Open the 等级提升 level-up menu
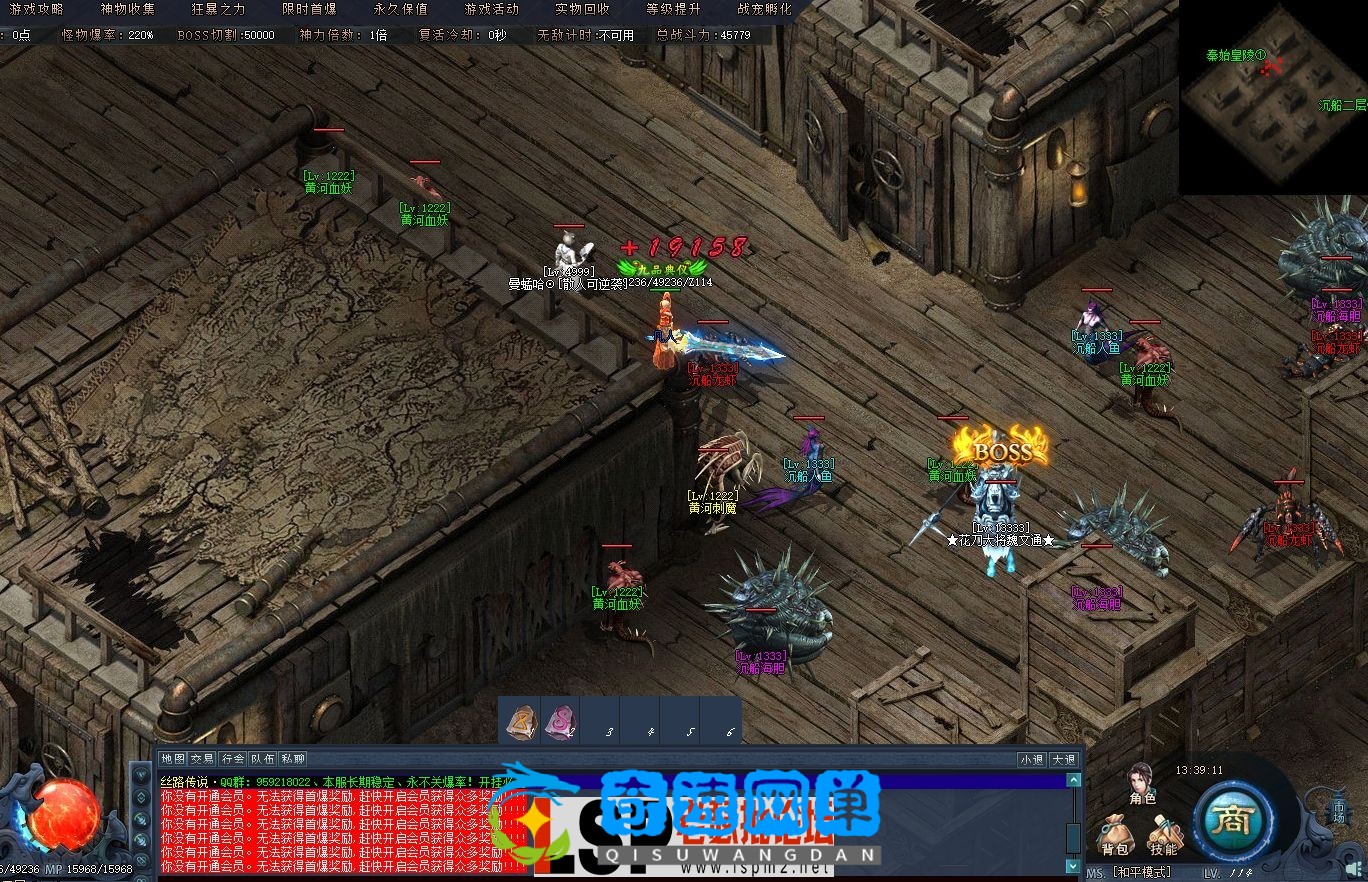The image size is (1368, 882). tap(673, 9)
